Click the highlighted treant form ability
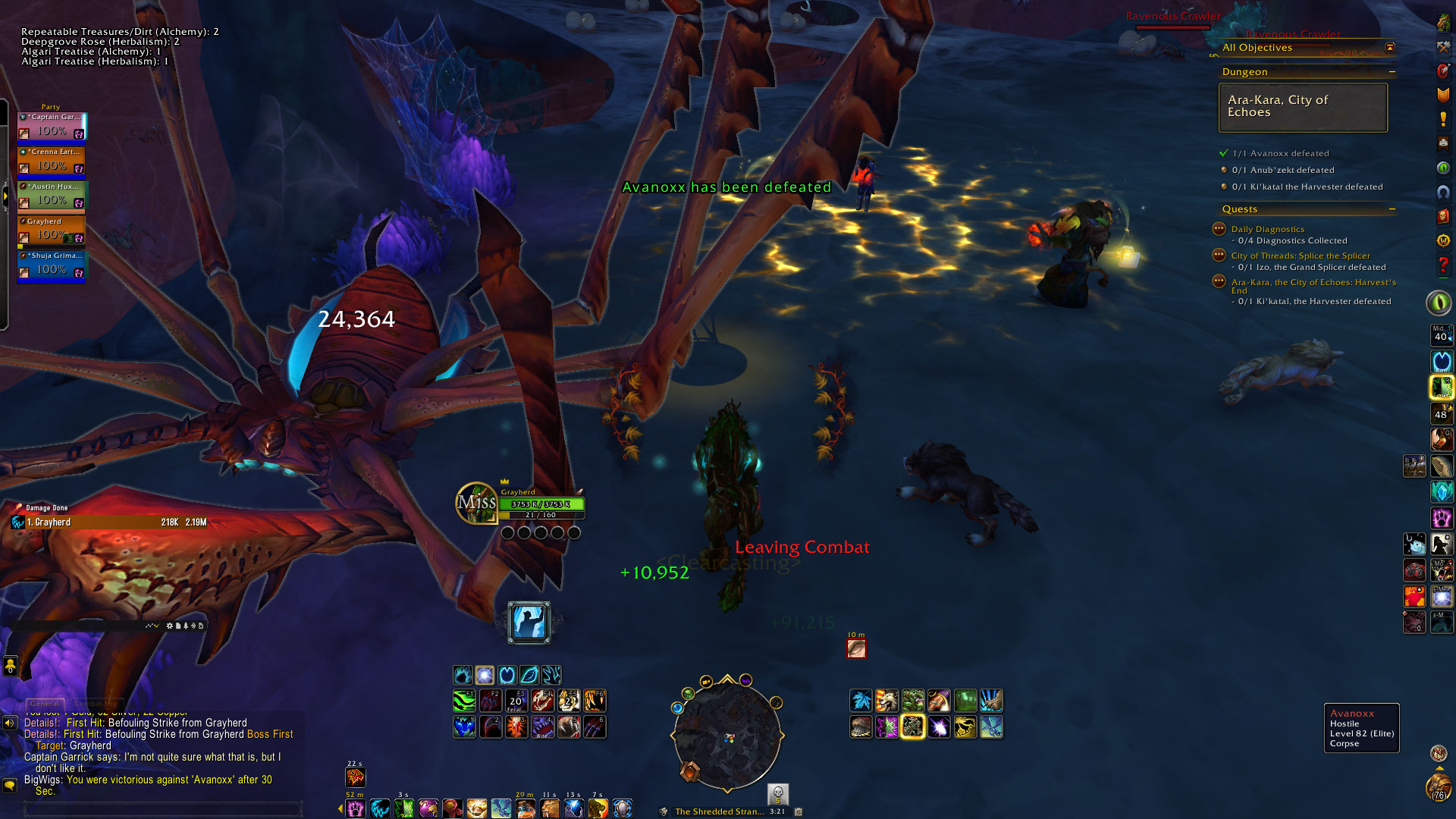The image size is (1456, 819). tap(912, 727)
